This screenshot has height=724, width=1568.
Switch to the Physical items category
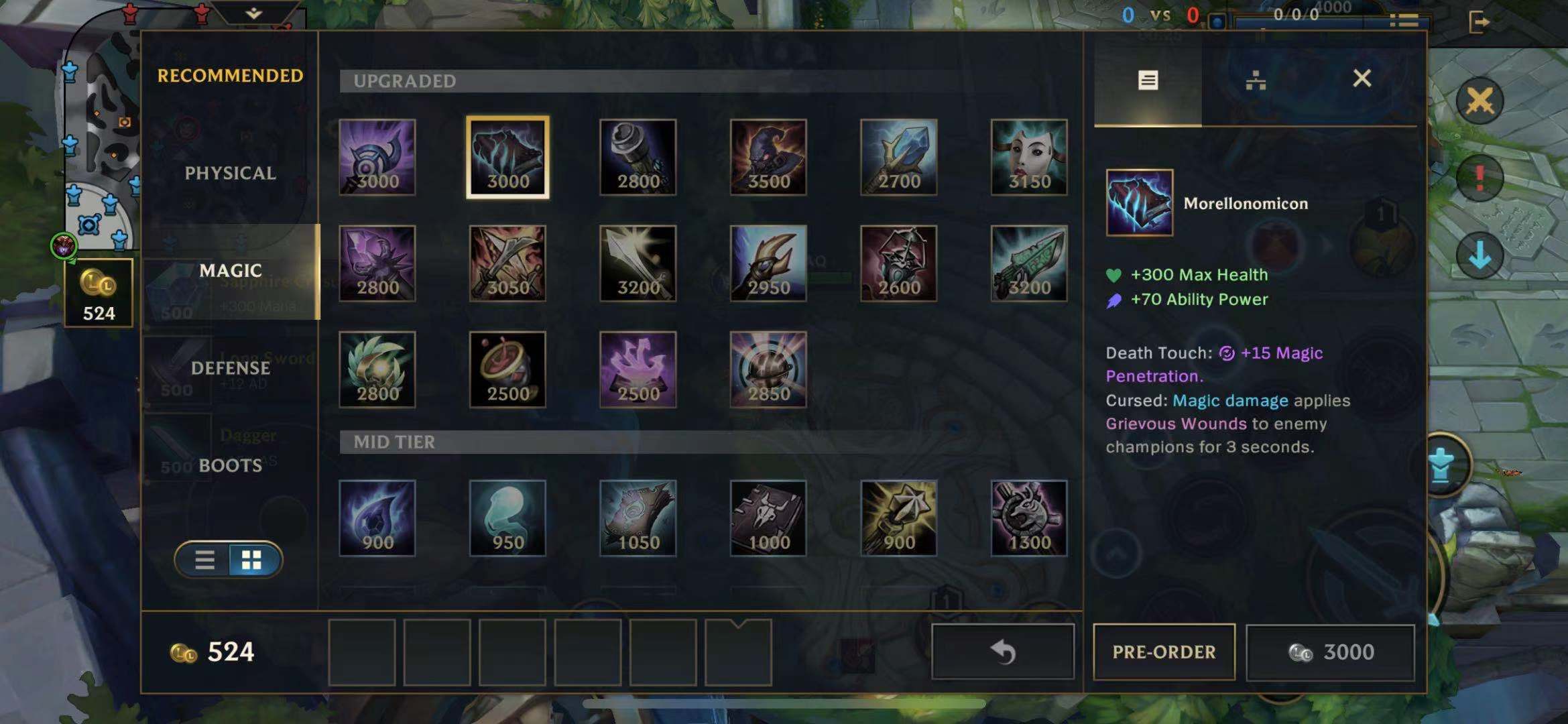tap(230, 173)
